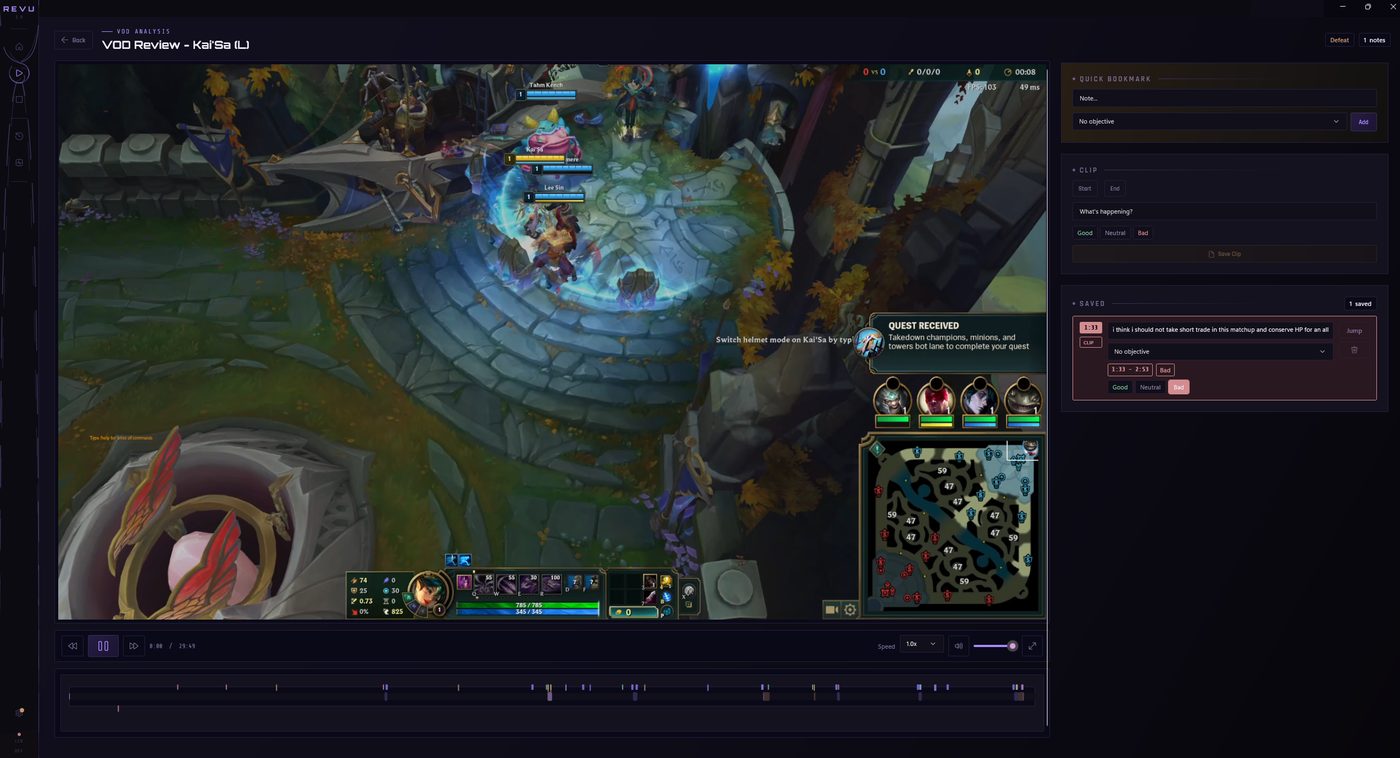Click the export icon in the left sidebar

(18, 161)
